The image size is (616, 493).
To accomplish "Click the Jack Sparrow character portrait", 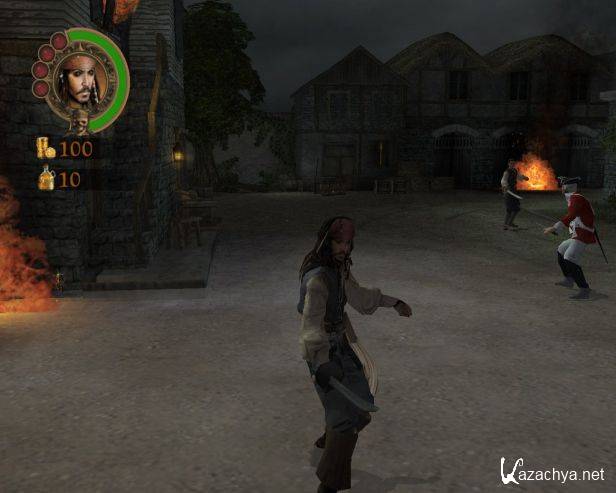I will tap(79, 79).
